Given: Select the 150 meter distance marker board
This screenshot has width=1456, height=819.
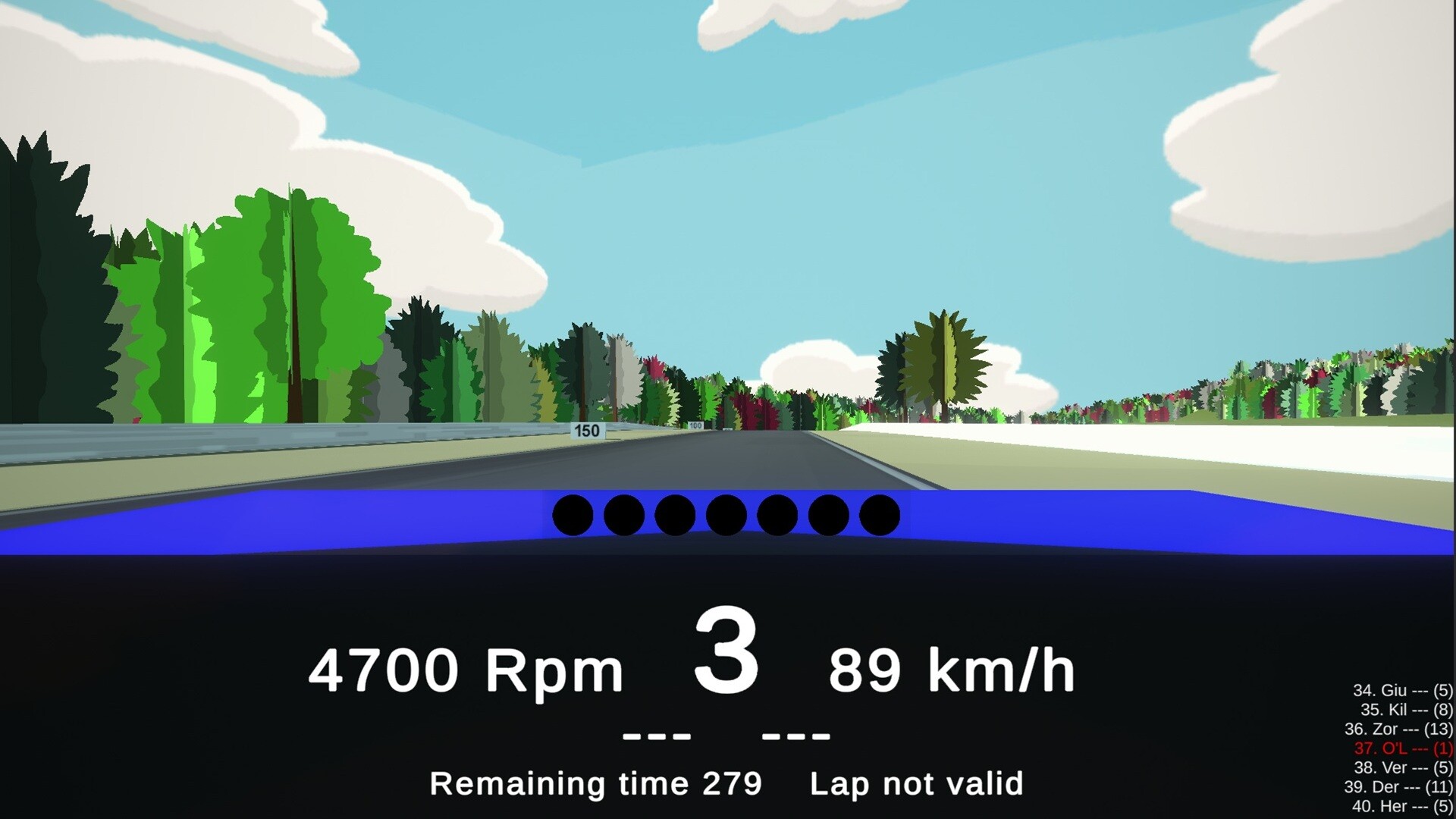Looking at the screenshot, I should point(588,430).
